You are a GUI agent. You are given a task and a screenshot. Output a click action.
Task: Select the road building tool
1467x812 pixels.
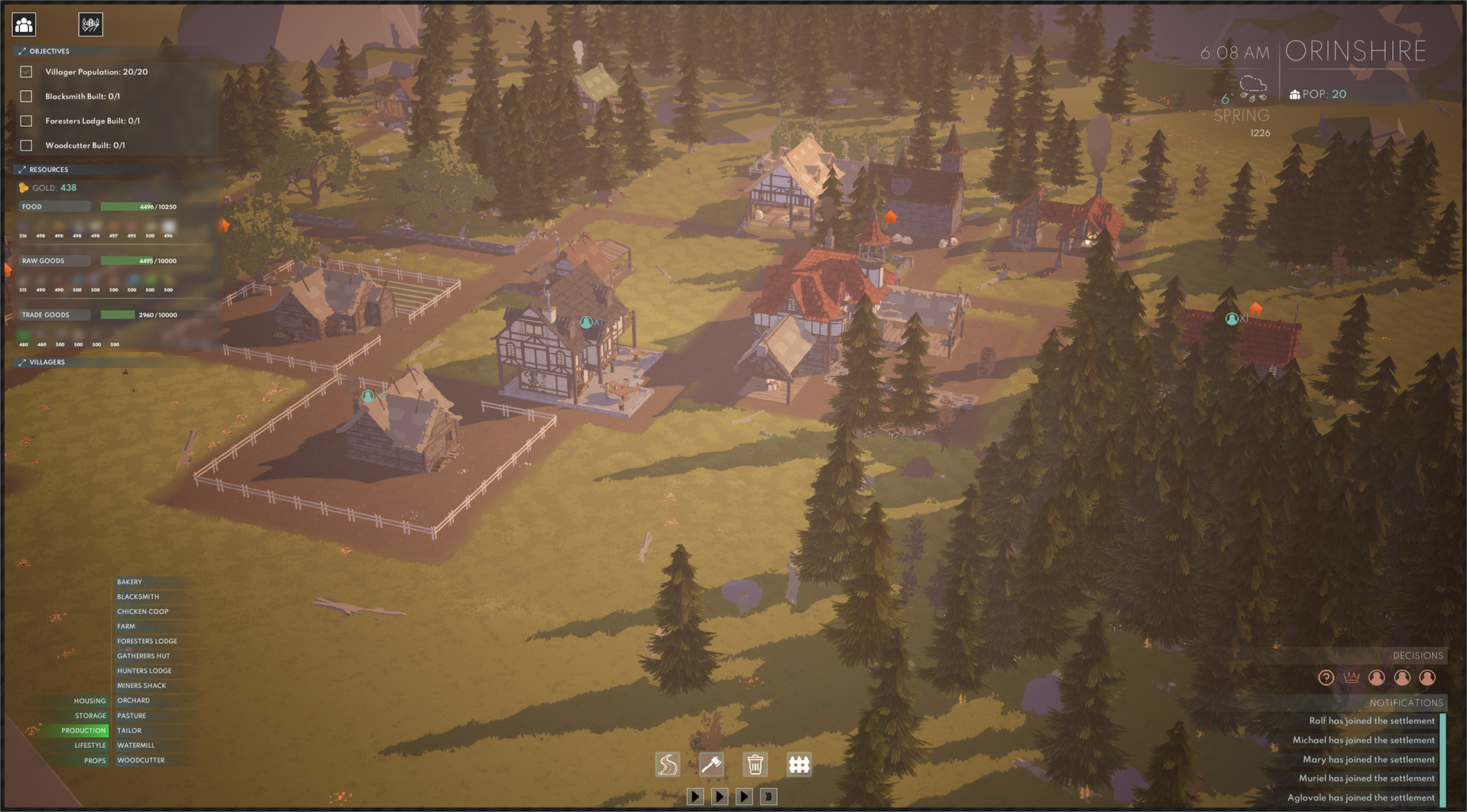click(667, 764)
